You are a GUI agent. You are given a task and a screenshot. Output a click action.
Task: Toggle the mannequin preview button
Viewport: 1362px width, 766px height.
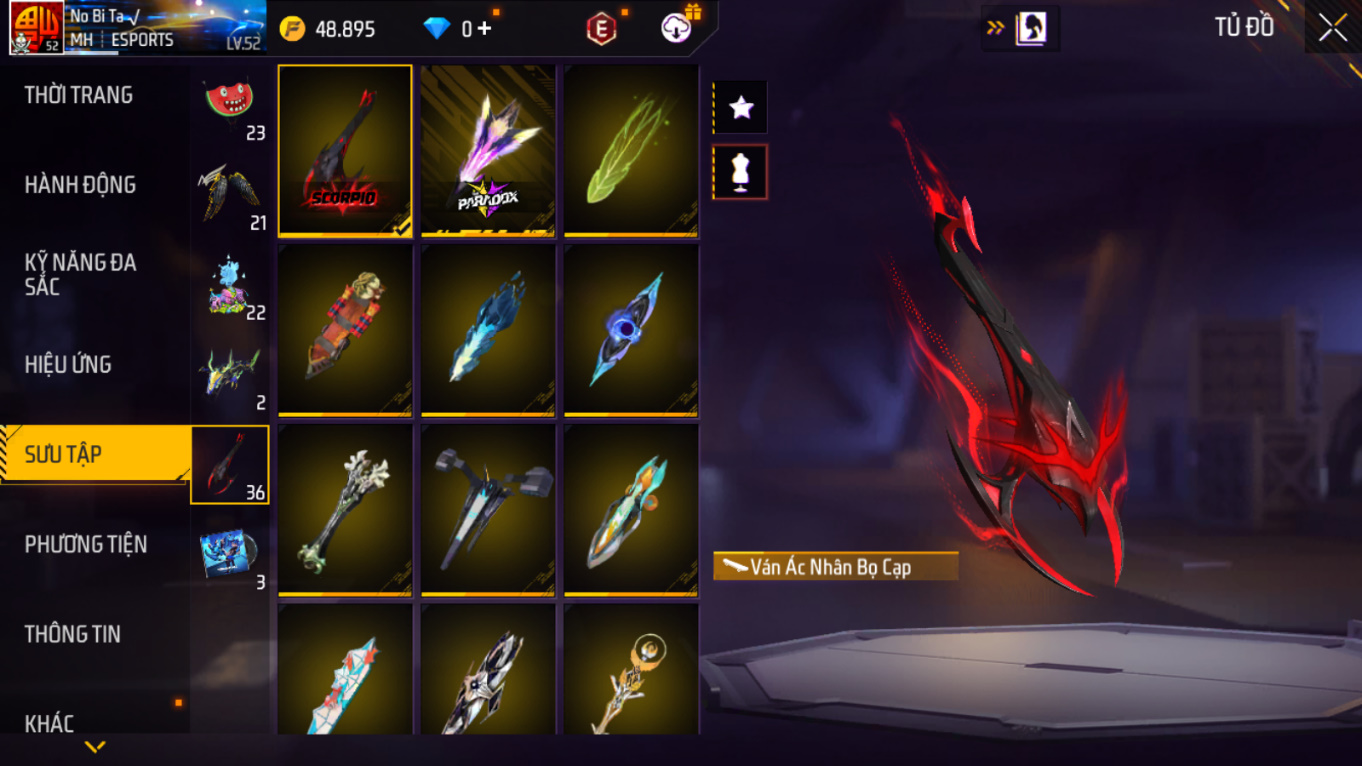pyautogui.click(x=740, y=172)
